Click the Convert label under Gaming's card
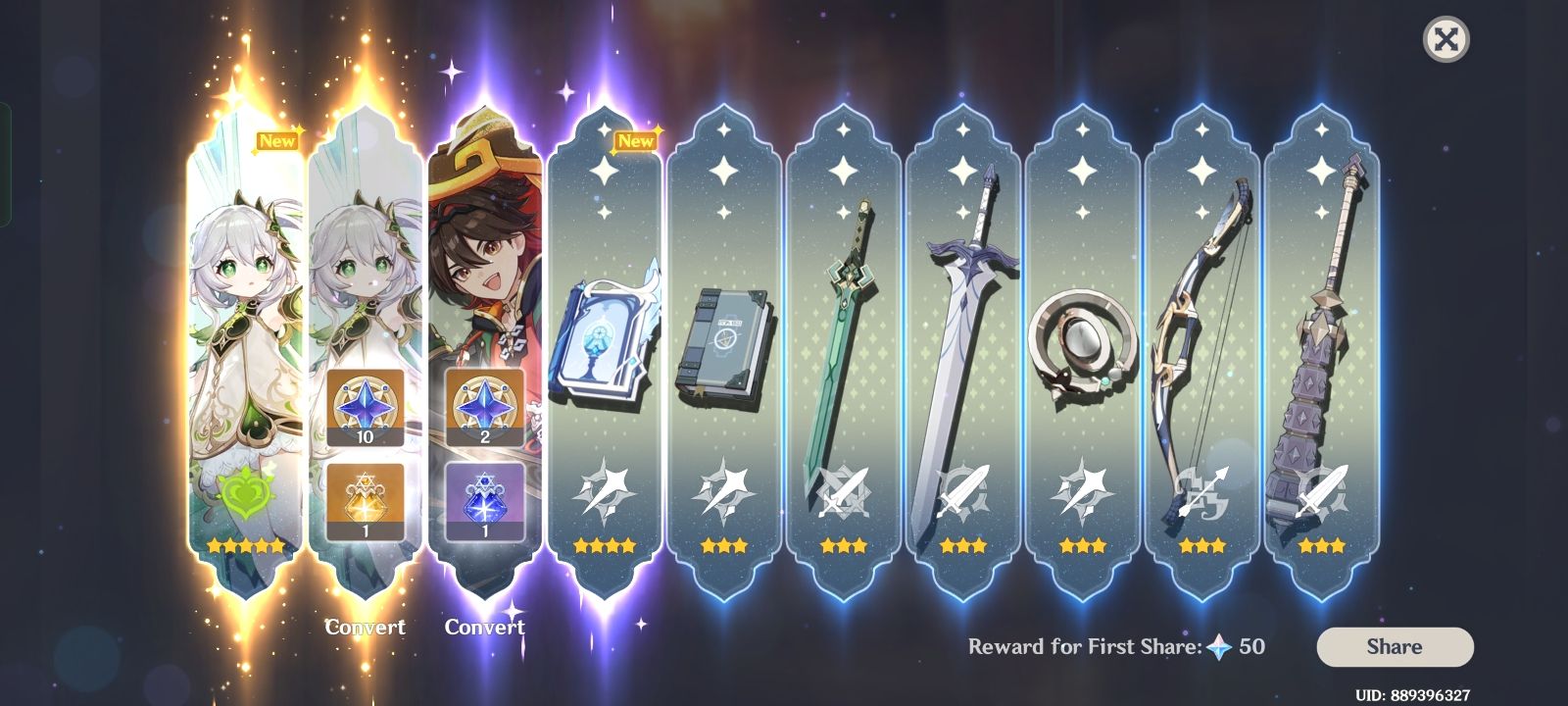The height and width of the screenshot is (706, 1568). point(484,628)
